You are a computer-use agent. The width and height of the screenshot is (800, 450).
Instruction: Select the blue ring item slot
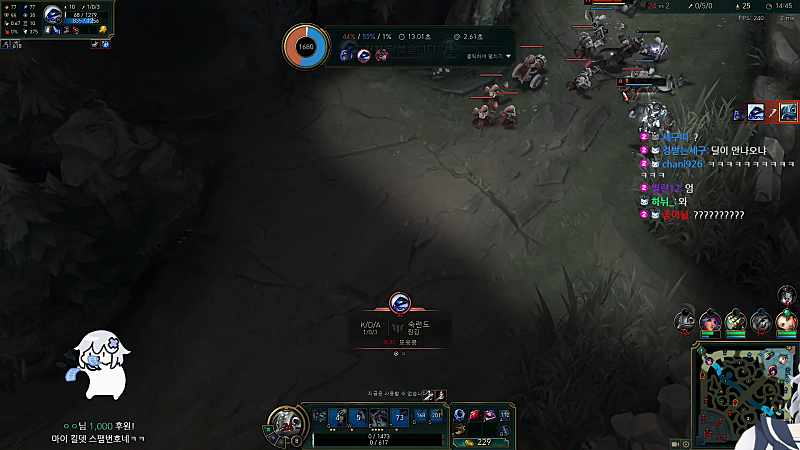pos(461,415)
